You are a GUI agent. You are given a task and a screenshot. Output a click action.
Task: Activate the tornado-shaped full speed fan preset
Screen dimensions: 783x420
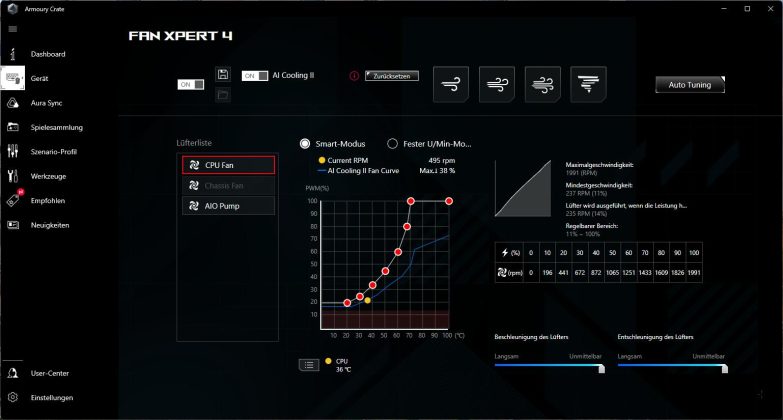pos(589,85)
